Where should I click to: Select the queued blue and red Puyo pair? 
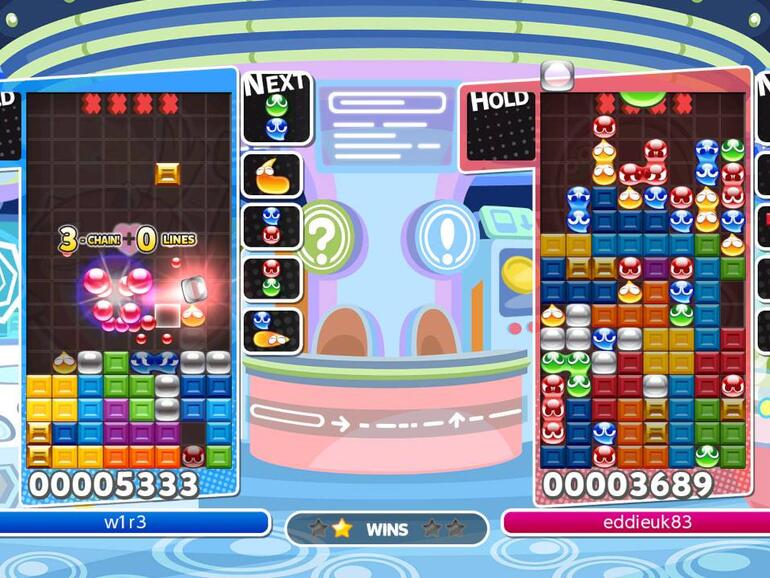tap(271, 225)
